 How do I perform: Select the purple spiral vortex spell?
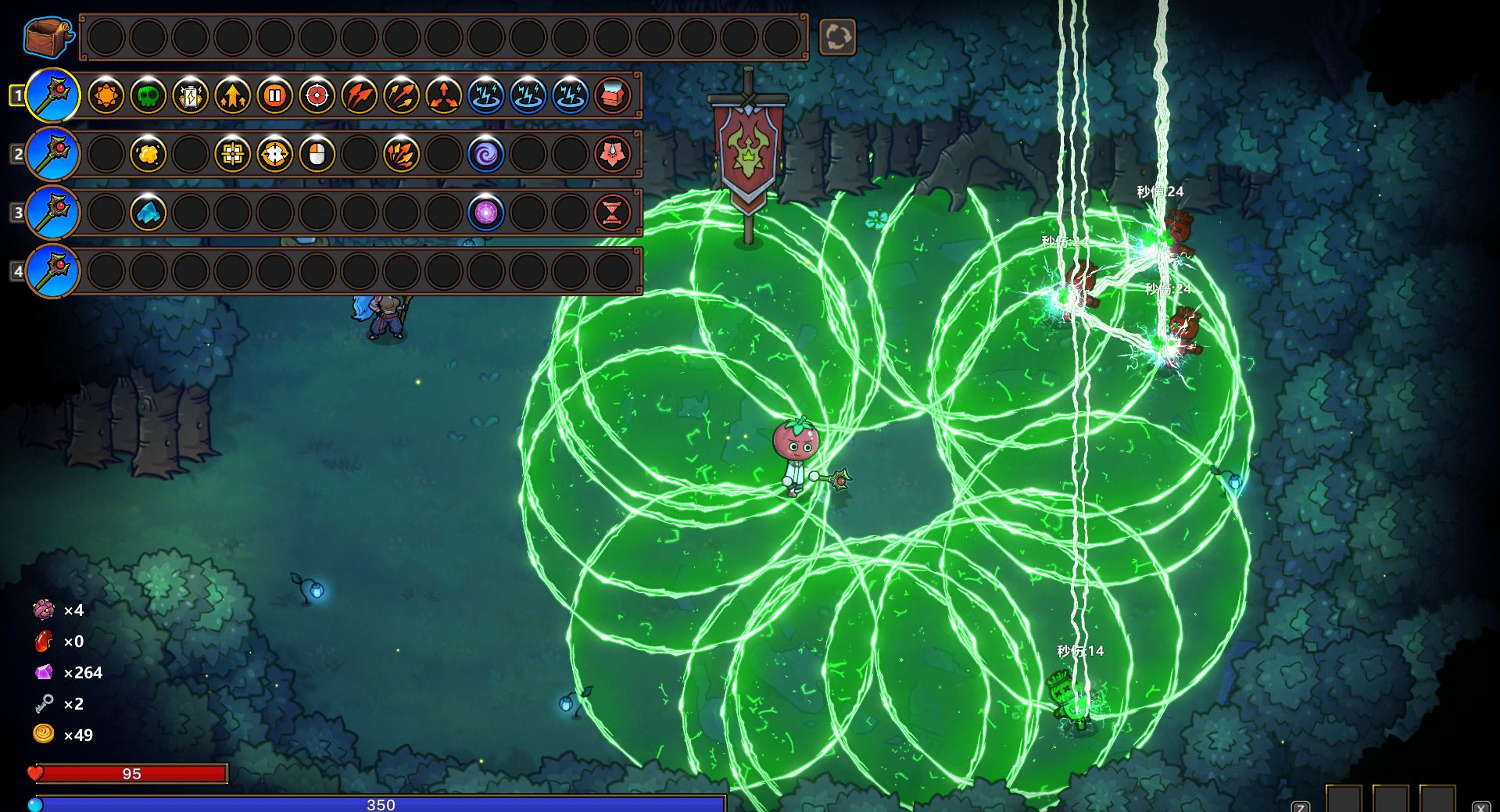click(x=485, y=155)
